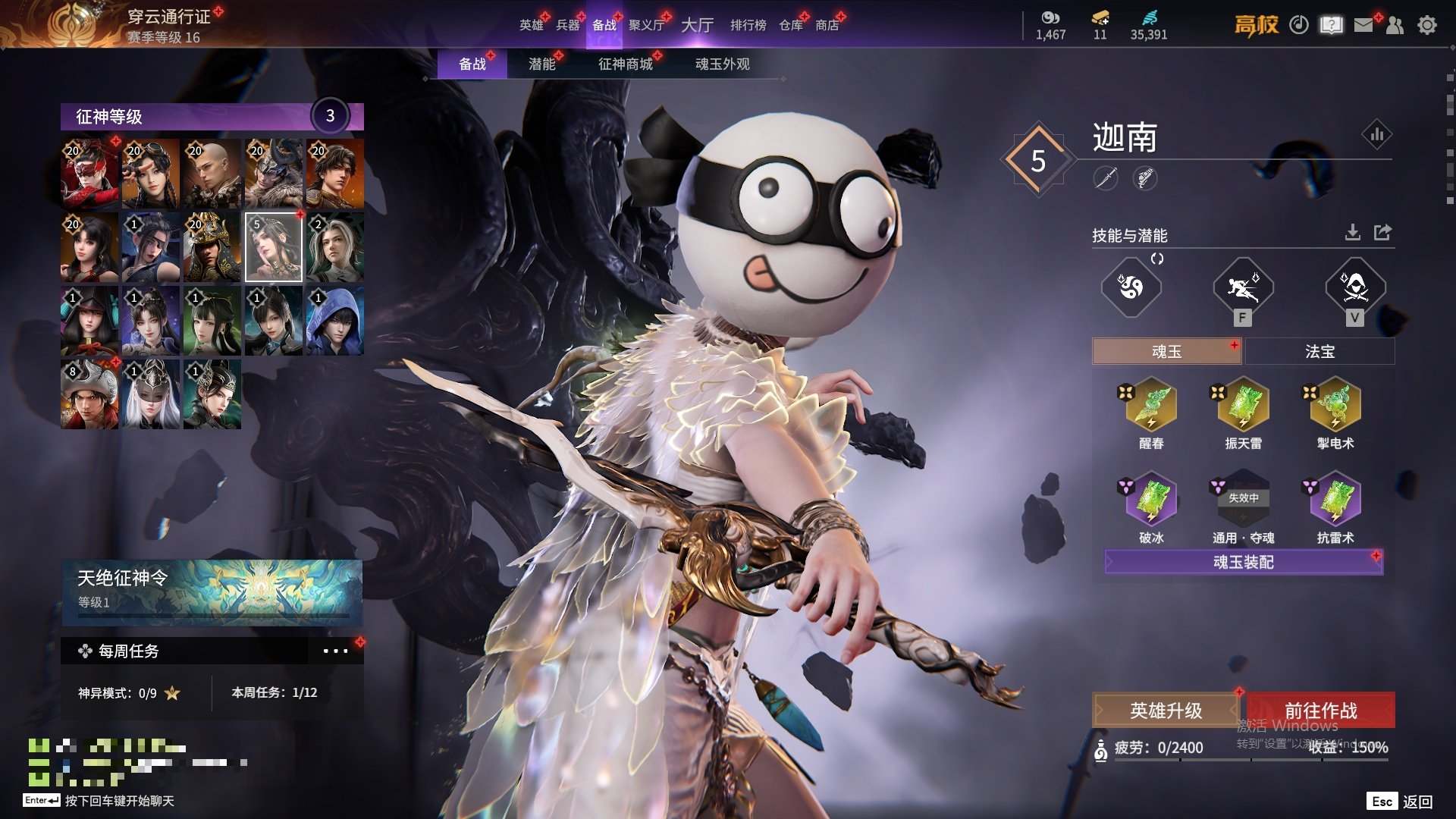The height and width of the screenshot is (819, 1456).
Task: Select the 抗雷术 soul jade
Action: pos(1335,500)
